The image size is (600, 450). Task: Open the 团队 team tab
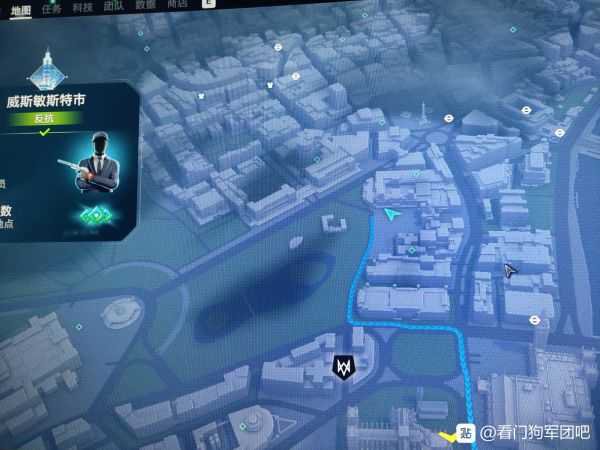click(115, 5)
